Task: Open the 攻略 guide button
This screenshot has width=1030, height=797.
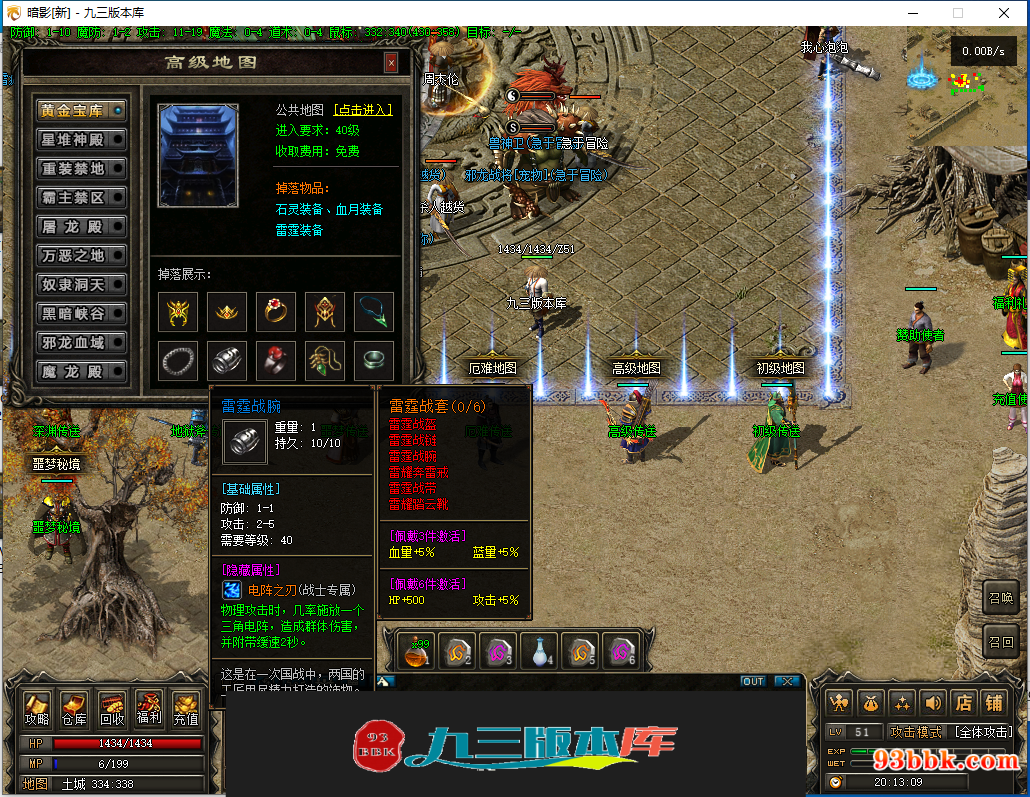Action: click(x=37, y=708)
